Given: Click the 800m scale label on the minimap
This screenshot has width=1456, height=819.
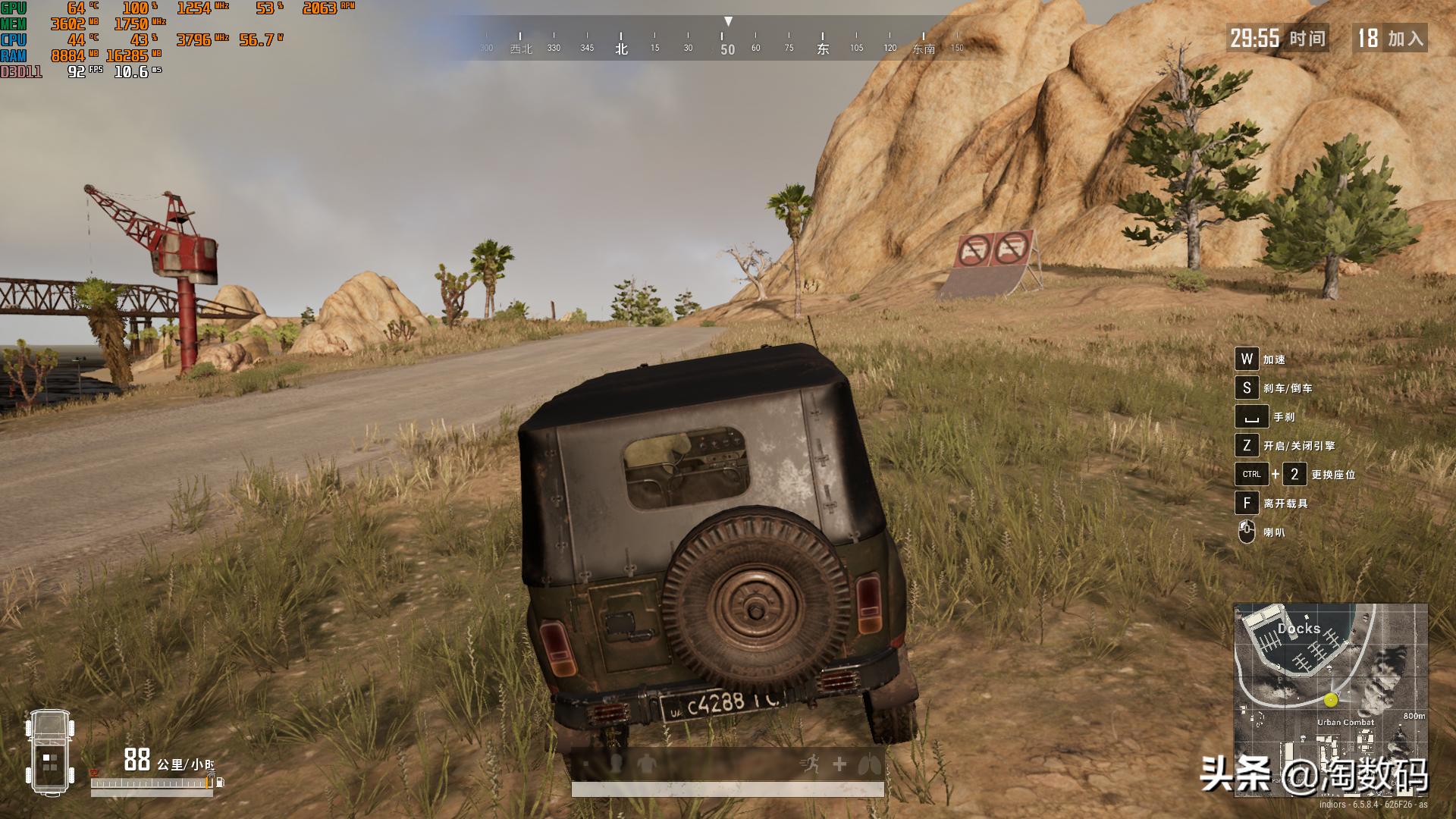Looking at the screenshot, I should (x=1414, y=717).
